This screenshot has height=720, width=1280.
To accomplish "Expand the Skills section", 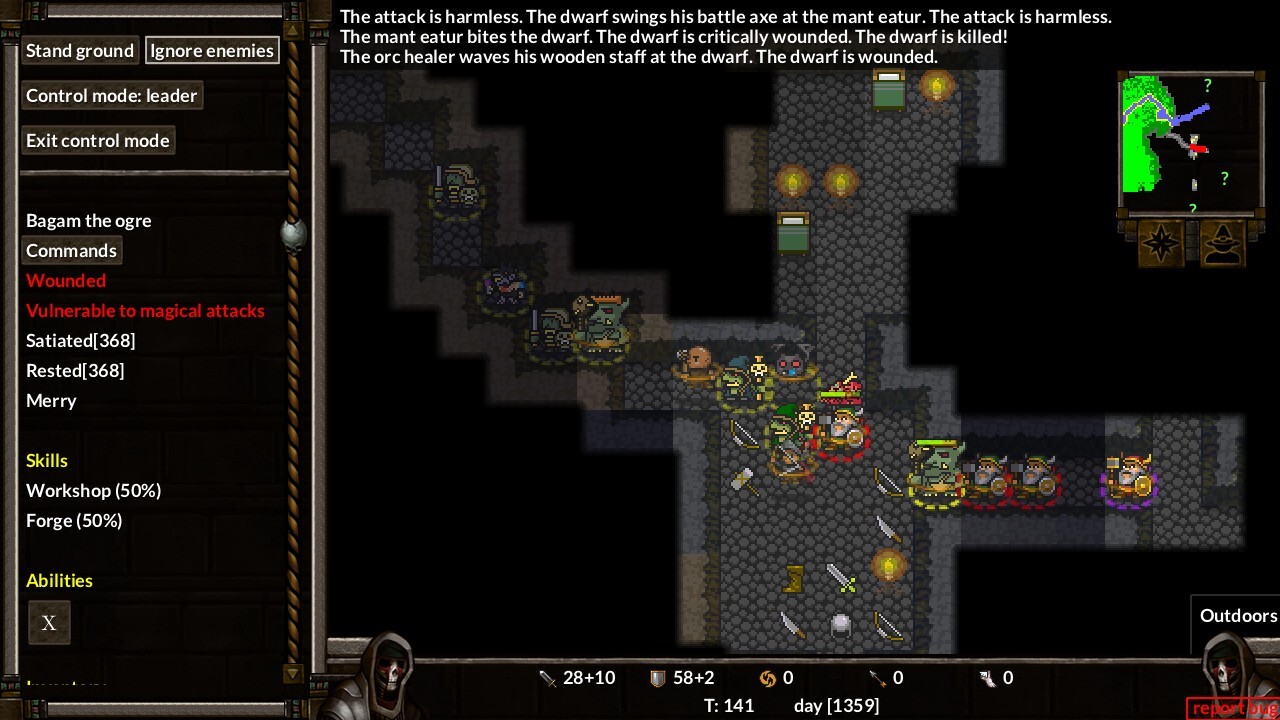I will click(47, 460).
